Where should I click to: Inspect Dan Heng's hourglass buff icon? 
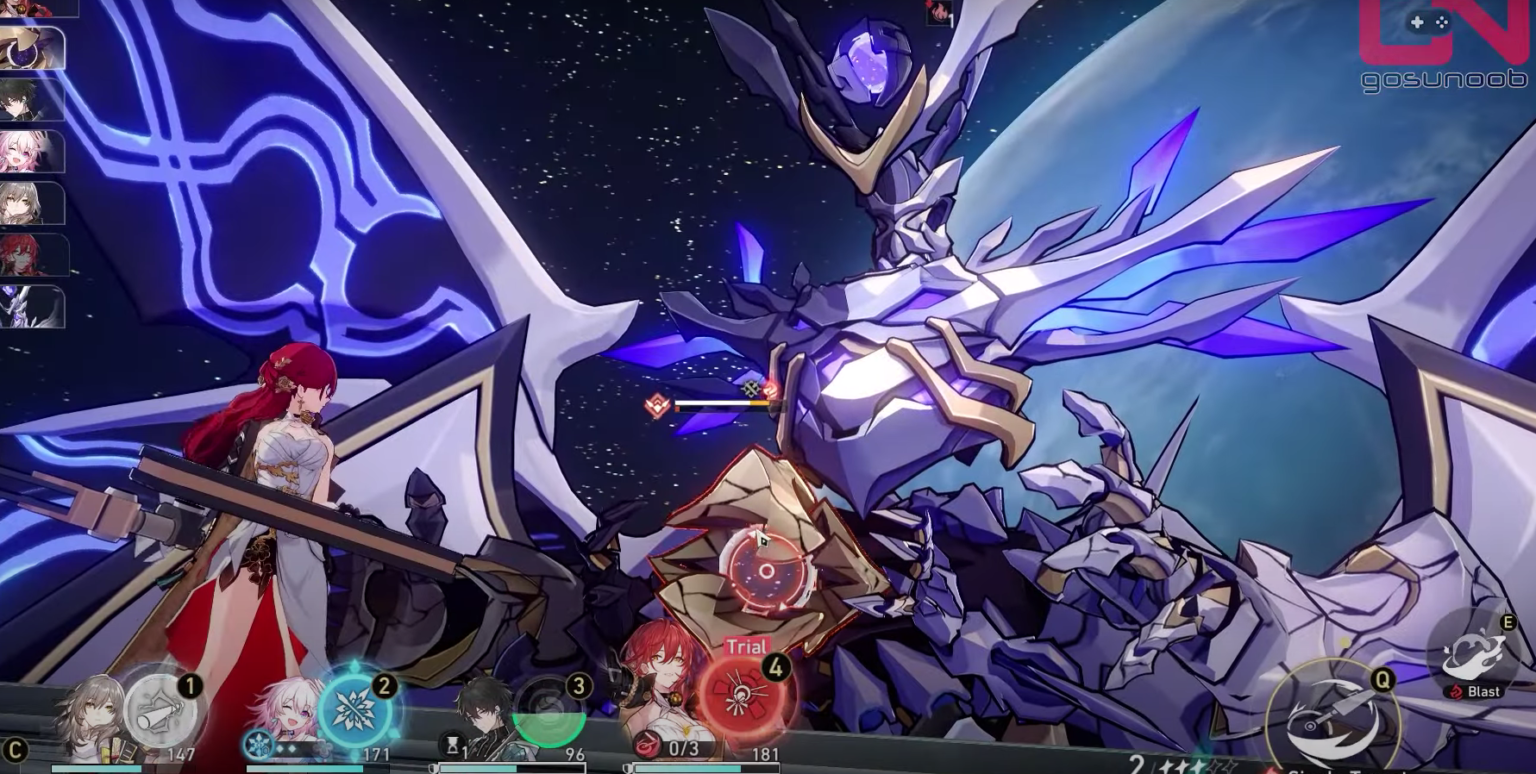[x=453, y=745]
